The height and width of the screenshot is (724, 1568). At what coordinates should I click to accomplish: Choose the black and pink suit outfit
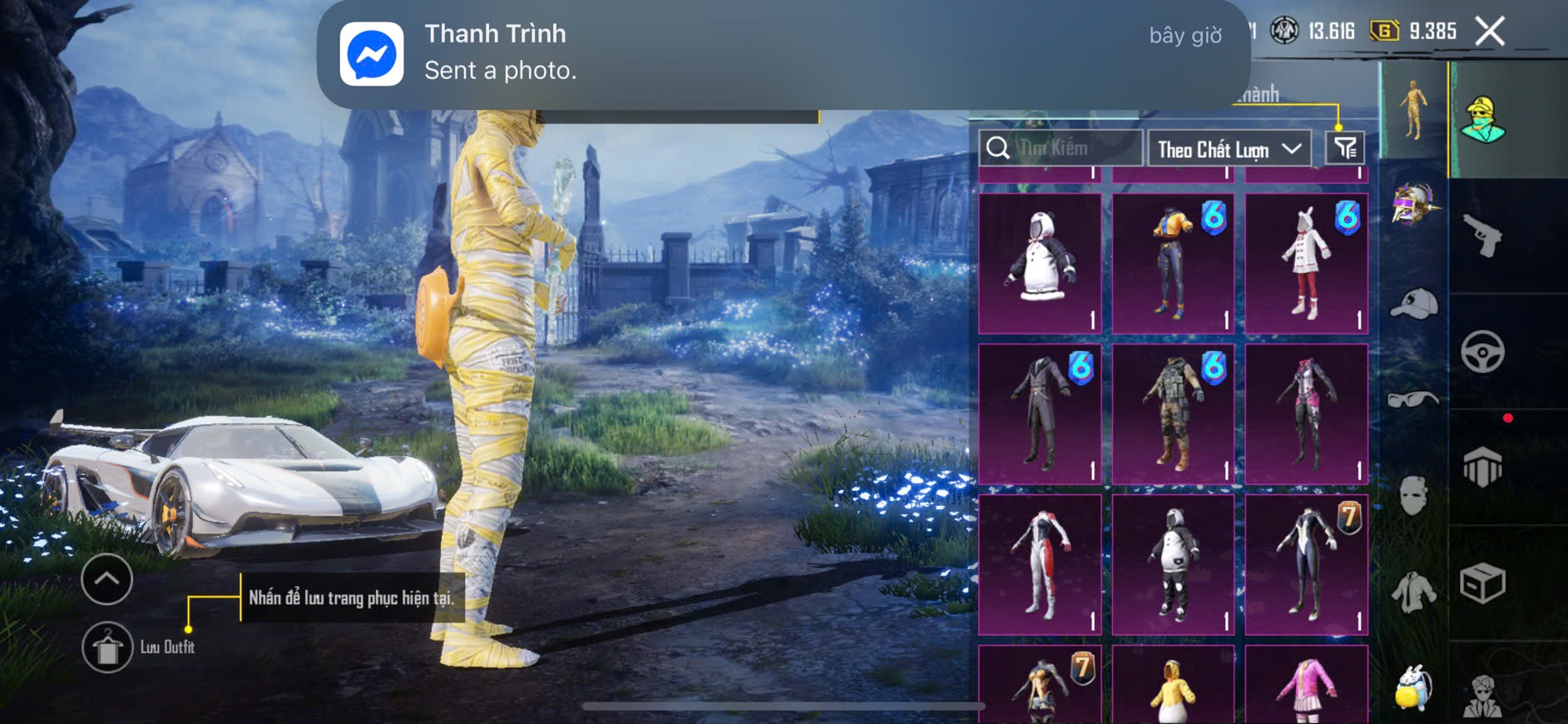(1306, 414)
